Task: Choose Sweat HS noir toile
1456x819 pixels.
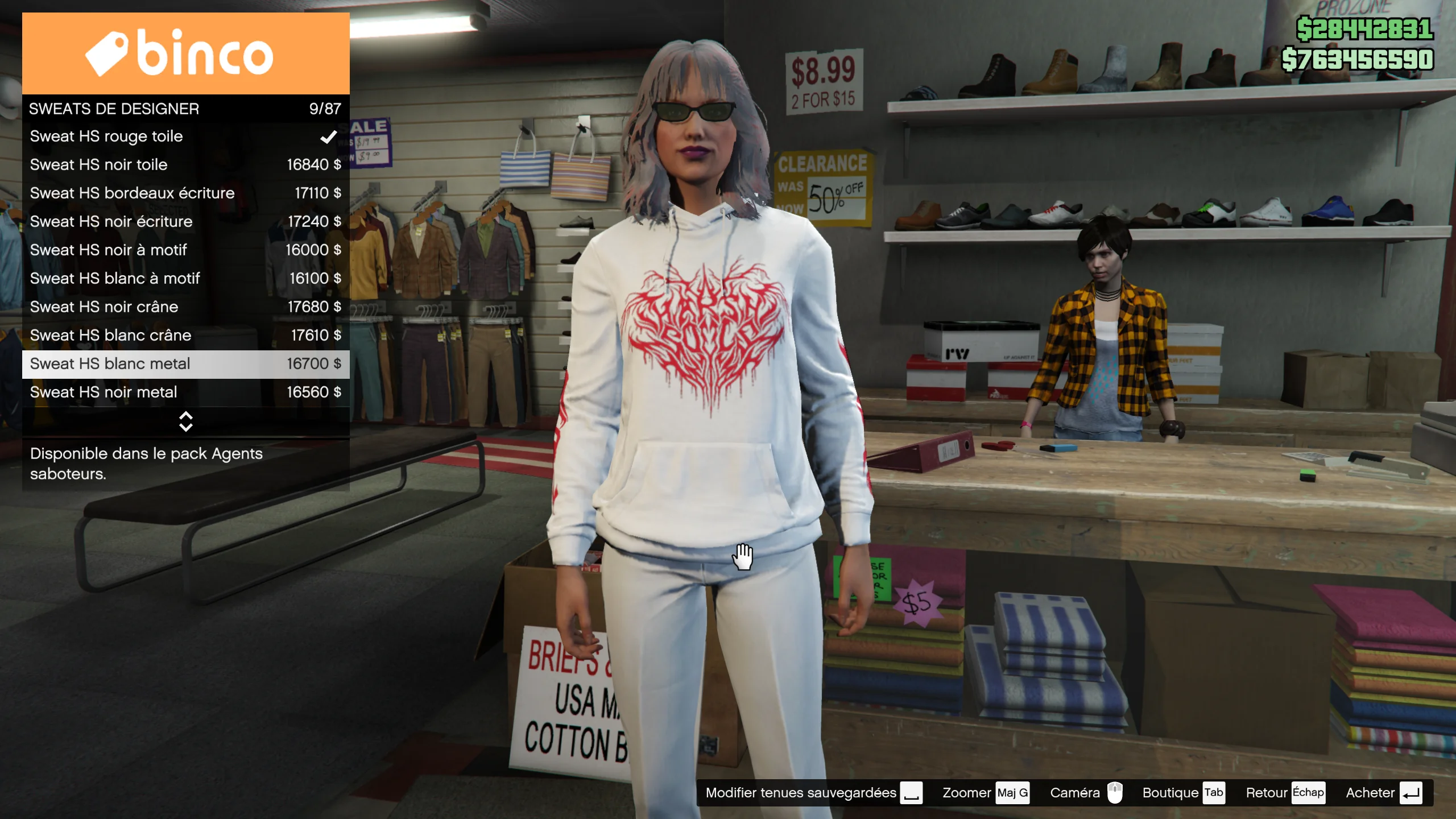Action: click(x=185, y=165)
